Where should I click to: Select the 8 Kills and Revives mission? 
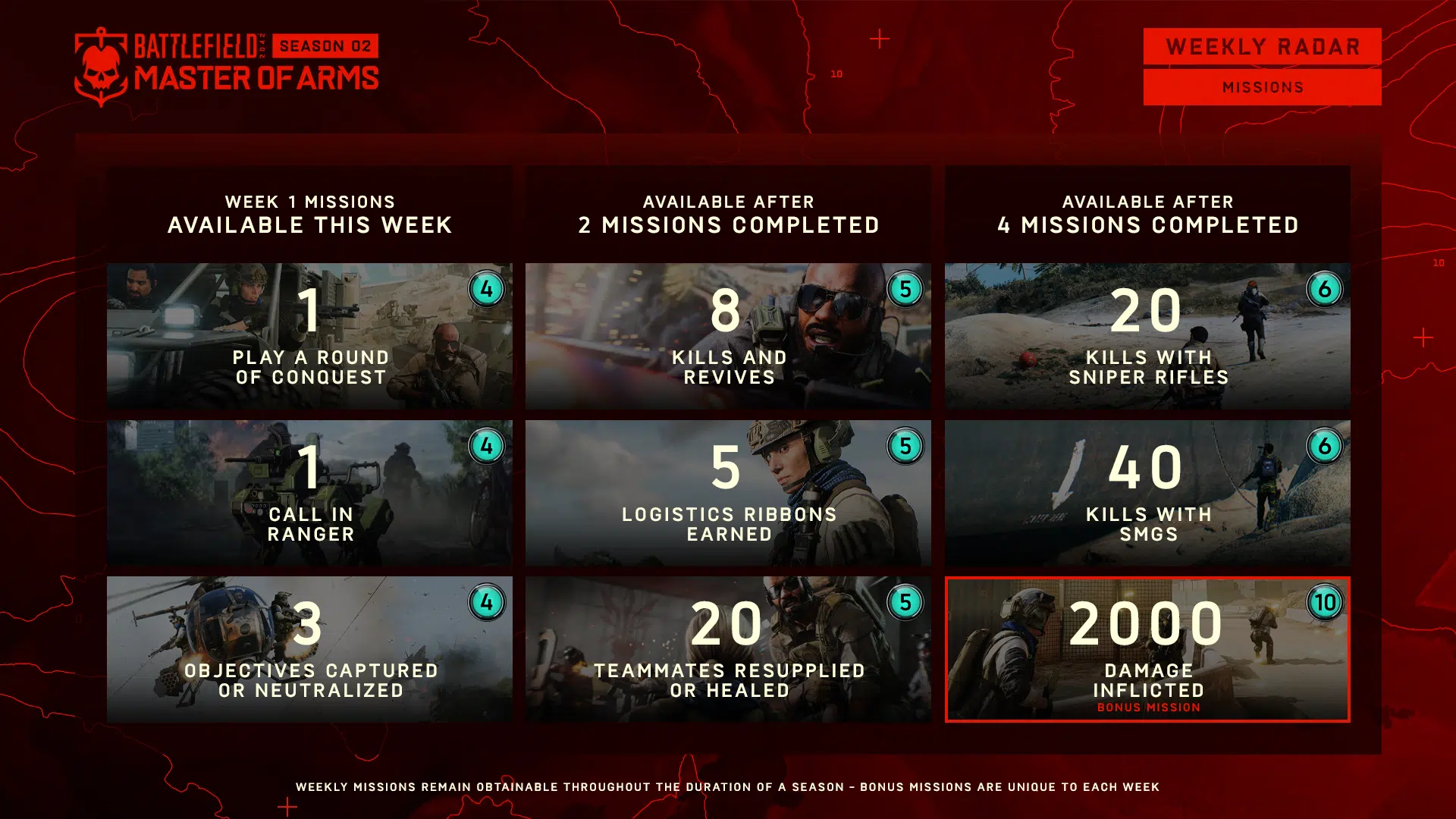click(x=728, y=336)
